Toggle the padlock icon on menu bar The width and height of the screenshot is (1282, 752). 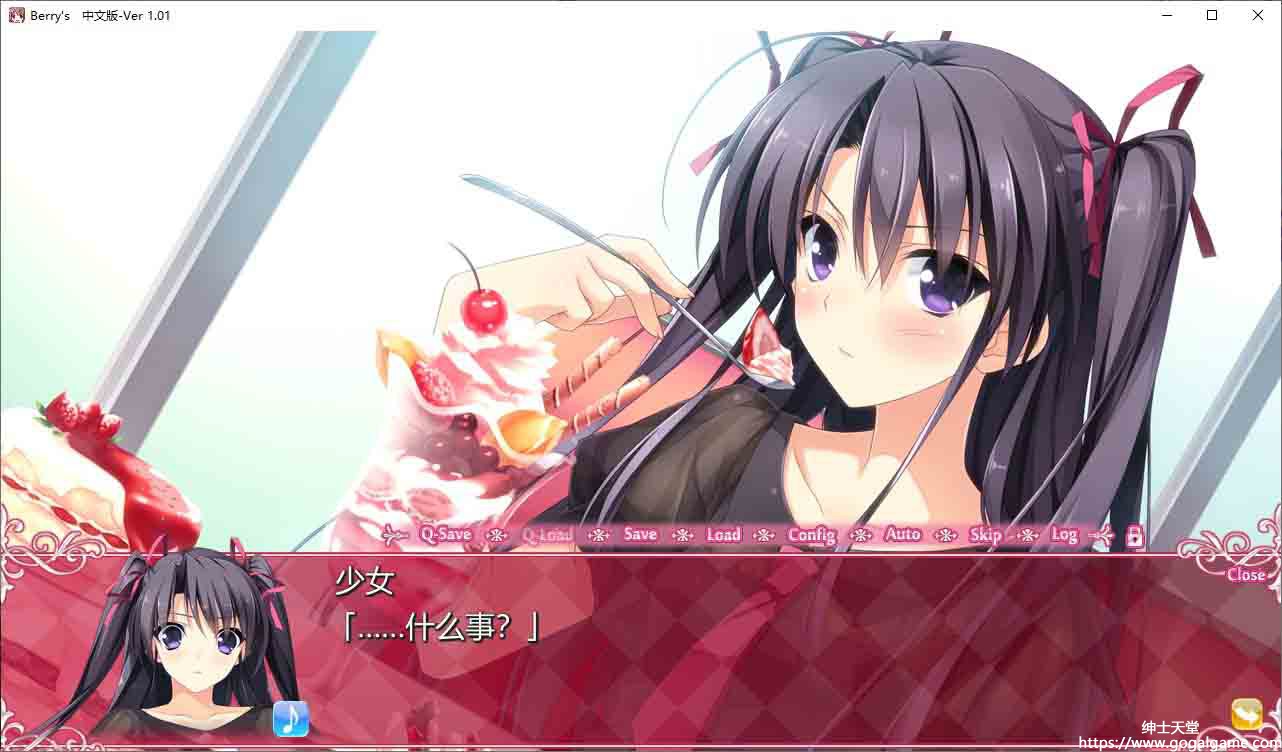1135,536
